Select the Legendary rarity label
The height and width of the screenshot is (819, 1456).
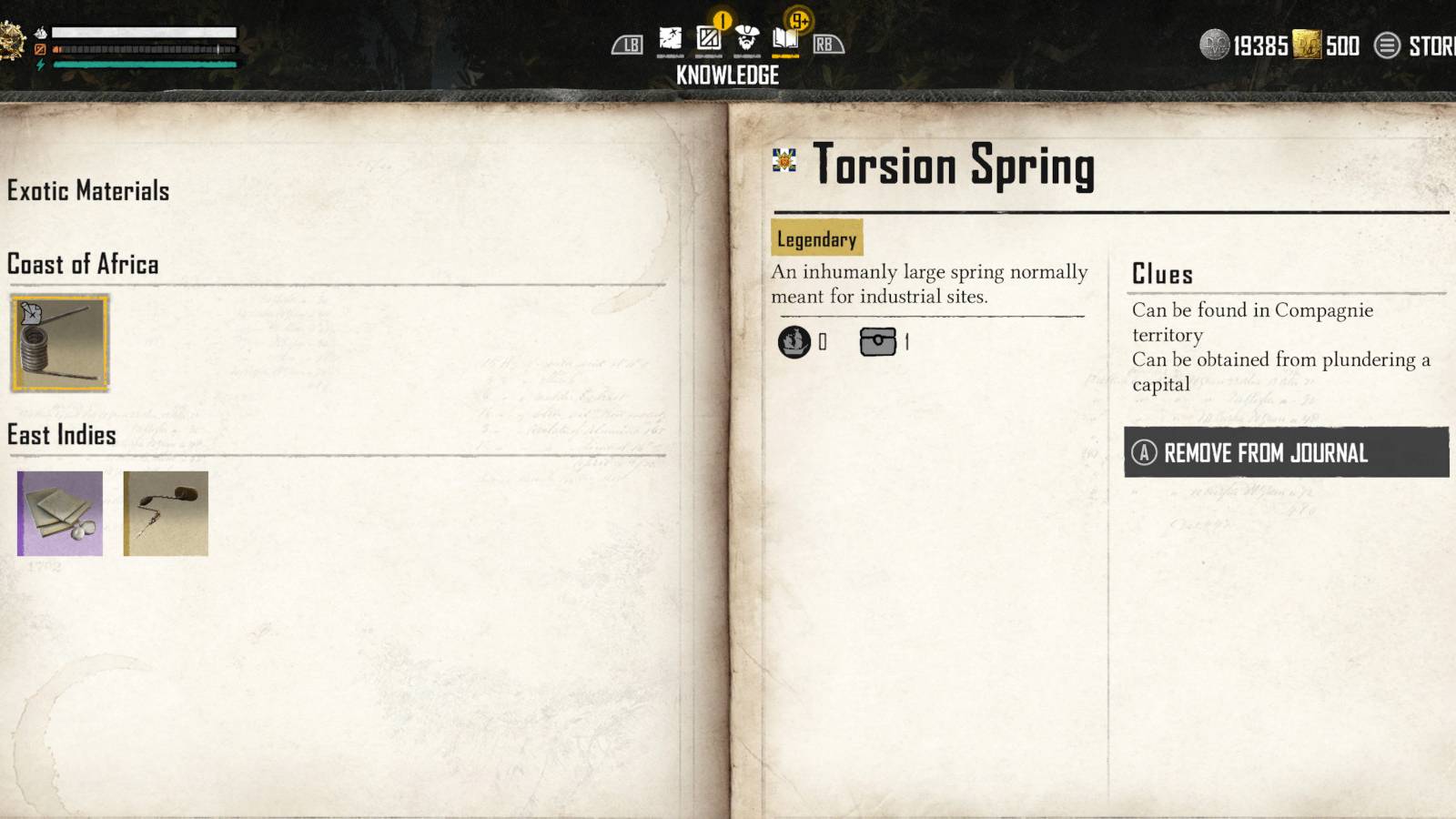click(814, 239)
